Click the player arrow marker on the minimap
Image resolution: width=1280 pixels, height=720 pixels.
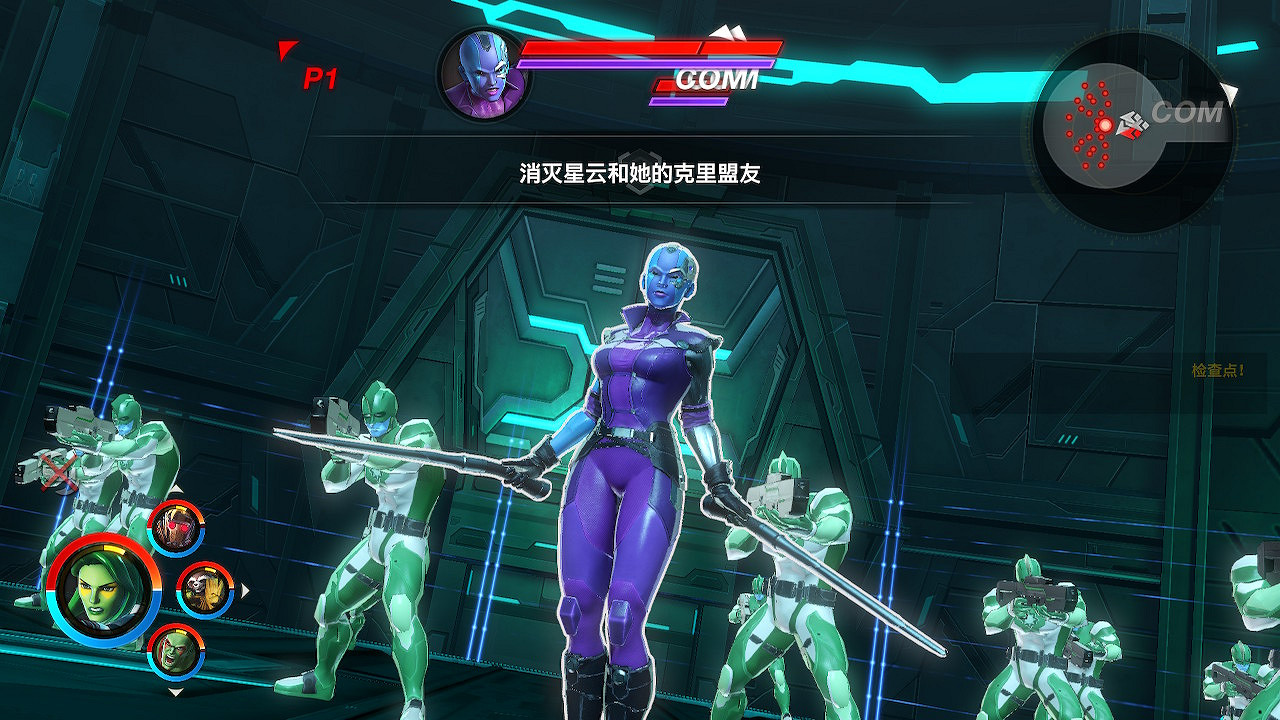click(x=1132, y=125)
